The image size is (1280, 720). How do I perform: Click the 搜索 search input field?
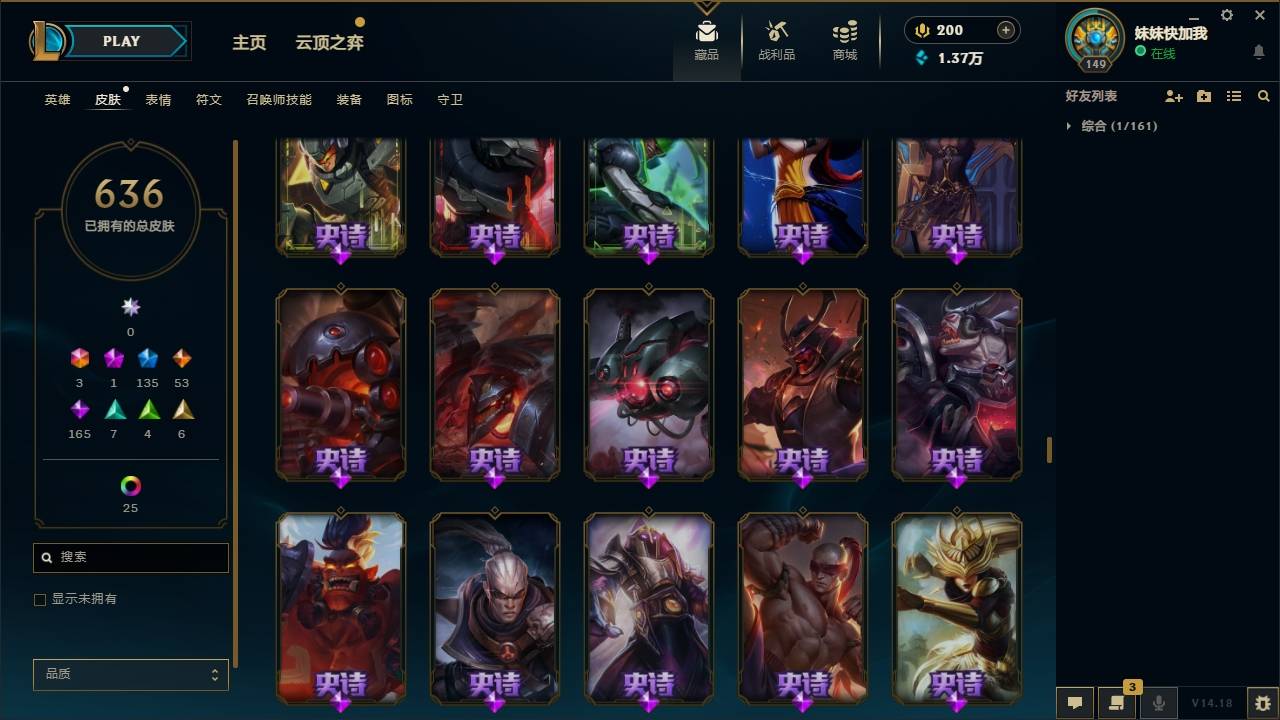[130, 557]
